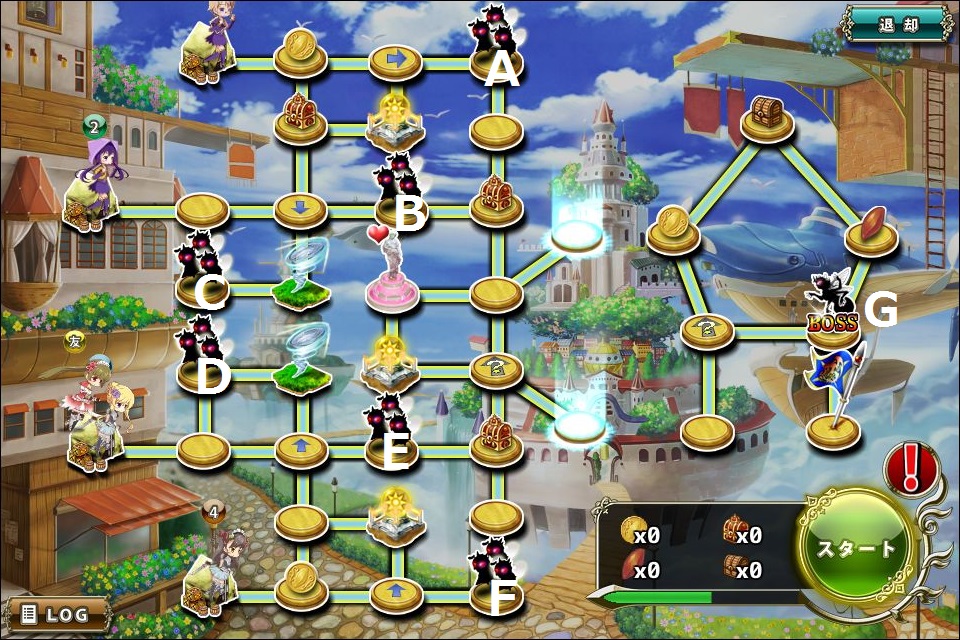Viewport: 960px width, 640px height.
Task: Click the 退却 retreat button
Action: (x=894, y=24)
